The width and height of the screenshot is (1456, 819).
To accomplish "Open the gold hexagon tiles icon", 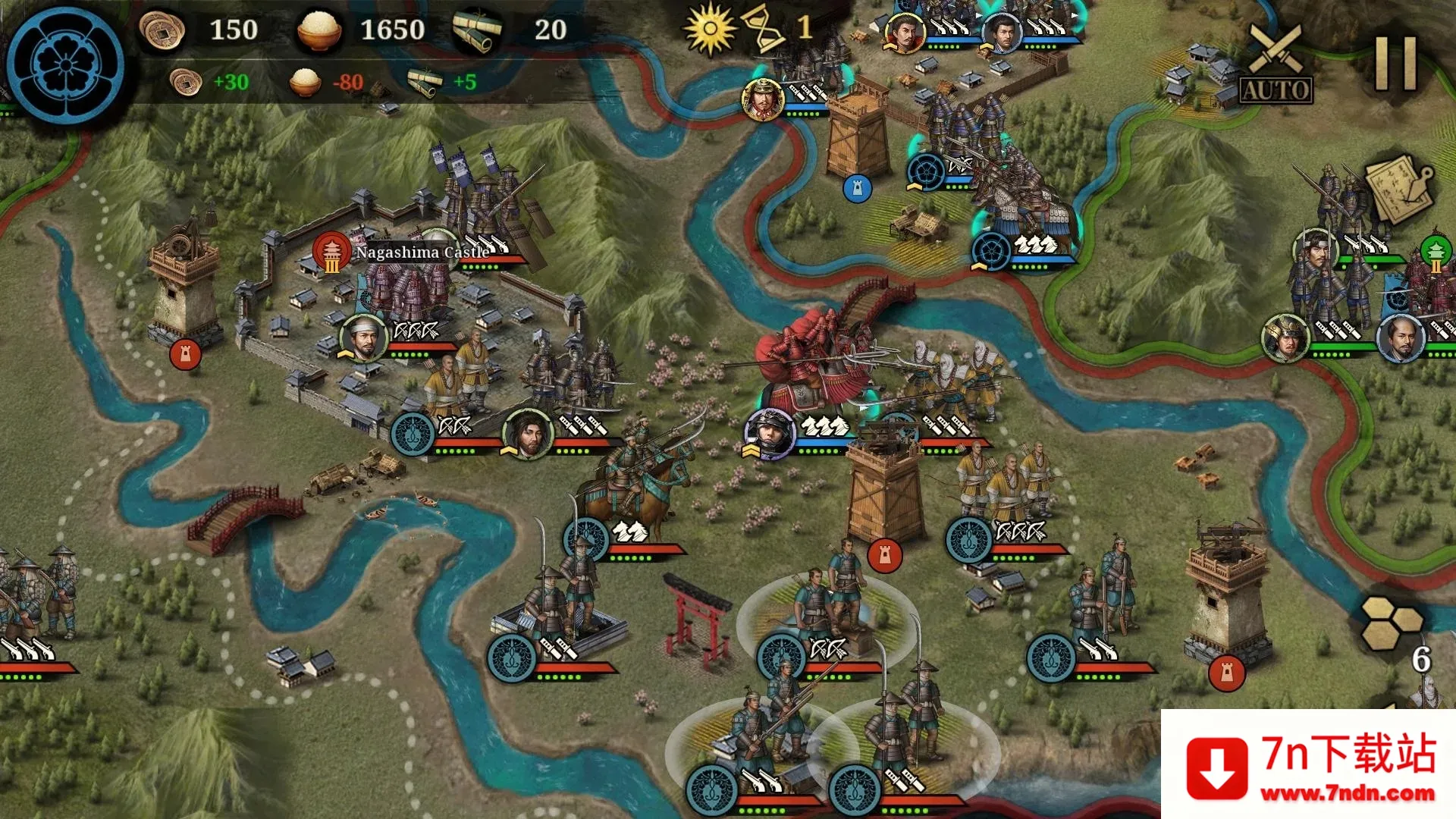I will [1392, 623].
